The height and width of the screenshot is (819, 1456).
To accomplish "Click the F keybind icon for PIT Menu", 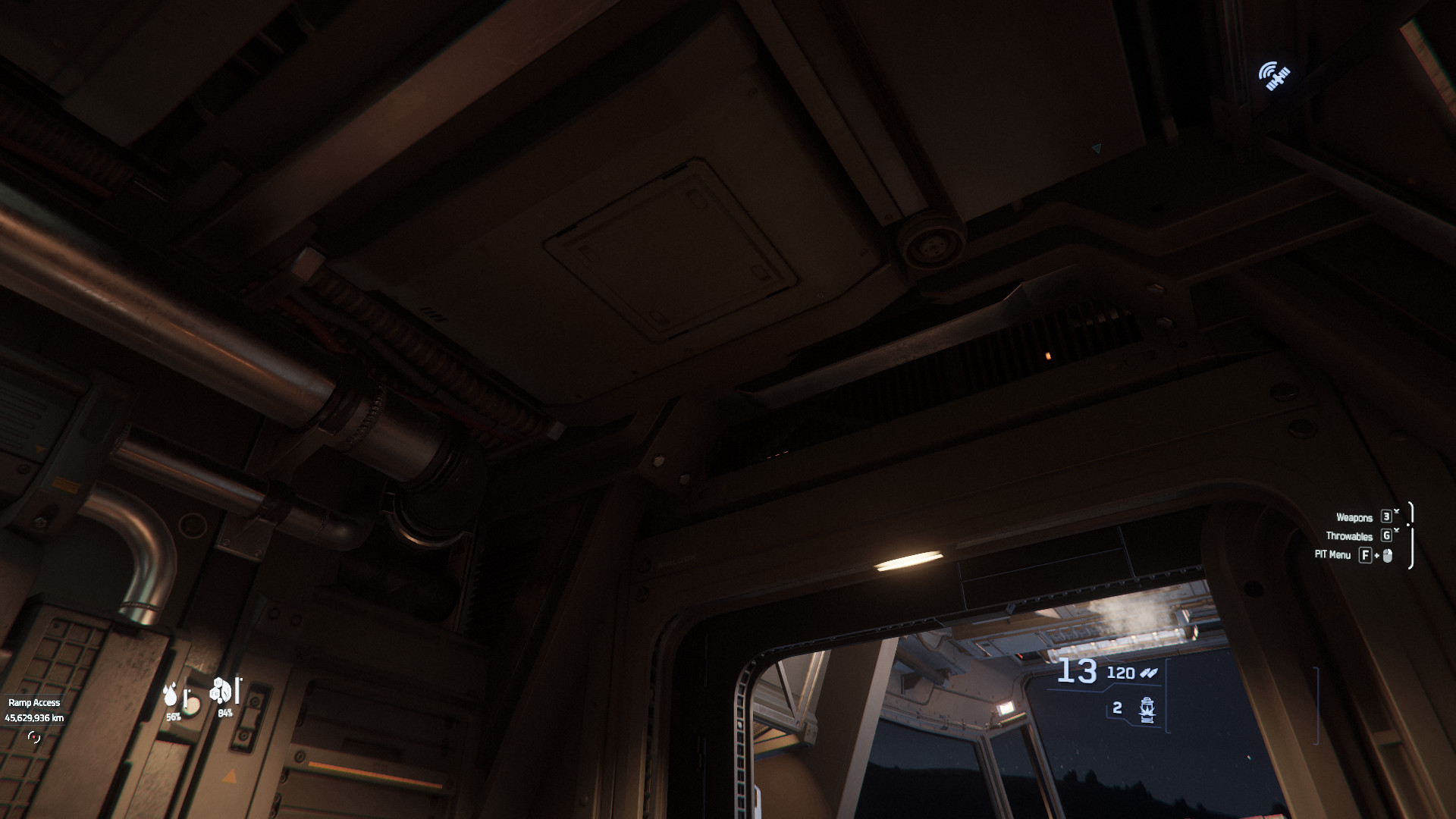I will tap(1366, 556).
